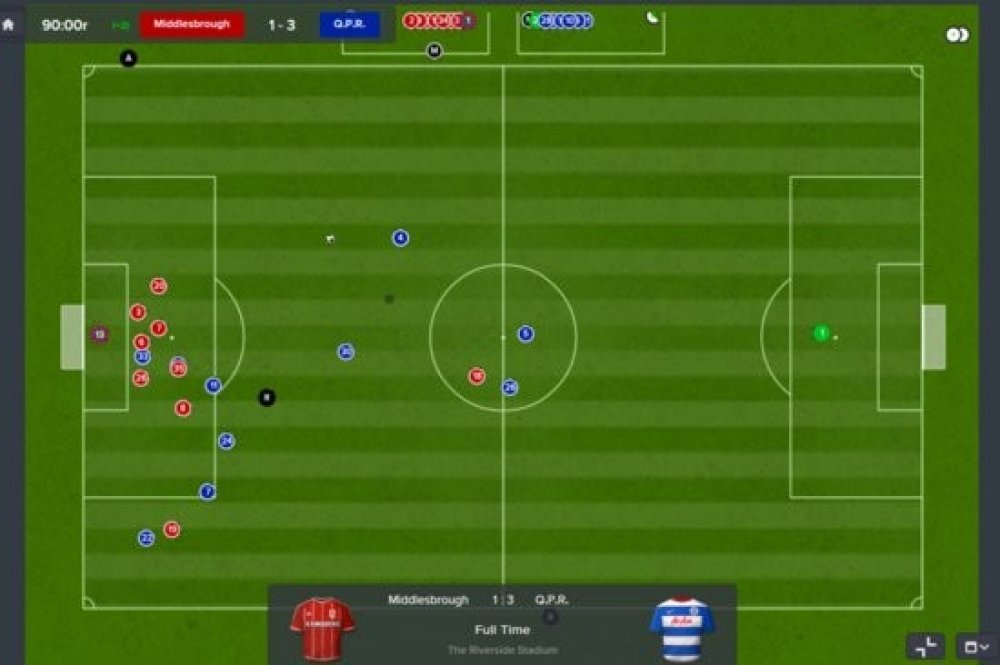Open the Middlesbrough team button

(x=191, y=24)
